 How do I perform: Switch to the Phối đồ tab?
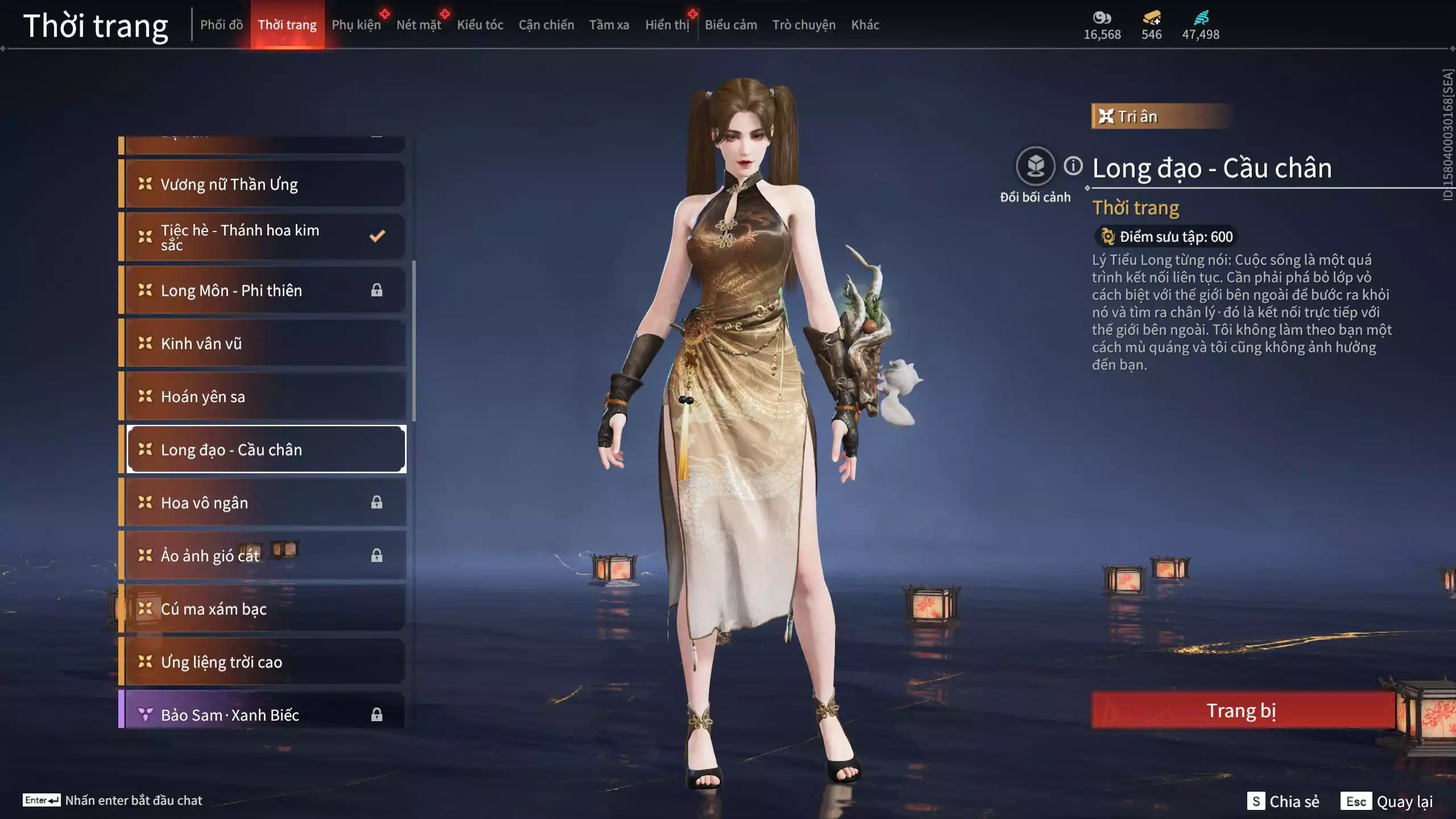(x=222, y=25)
